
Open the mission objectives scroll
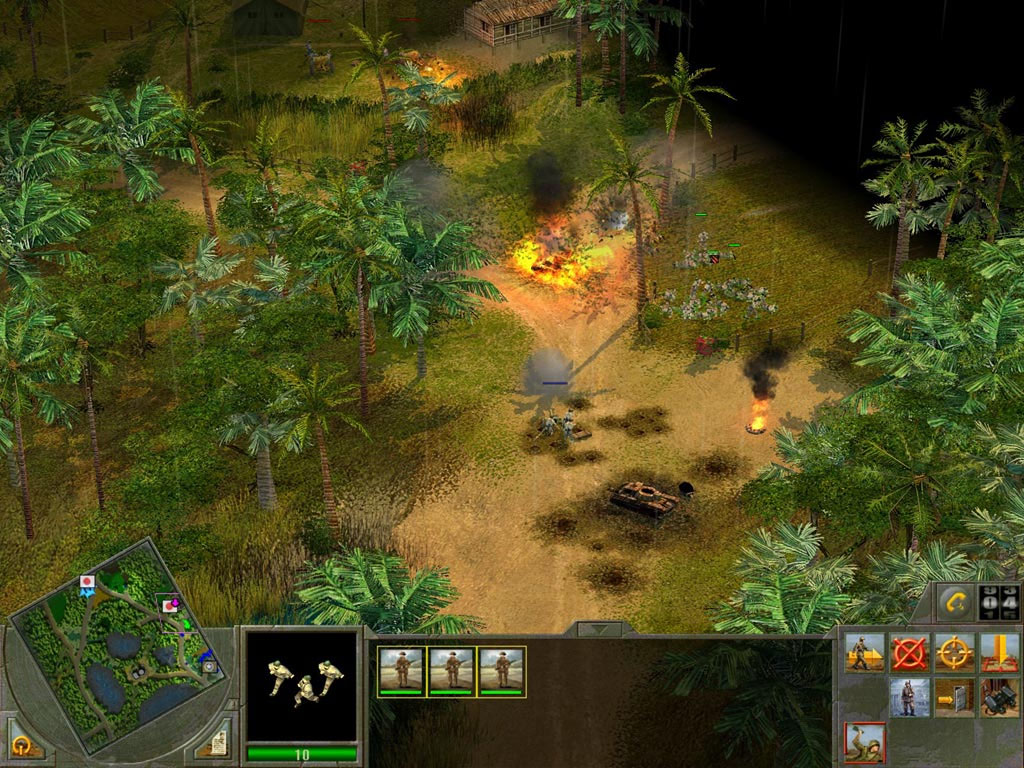(x=215, y=741)
